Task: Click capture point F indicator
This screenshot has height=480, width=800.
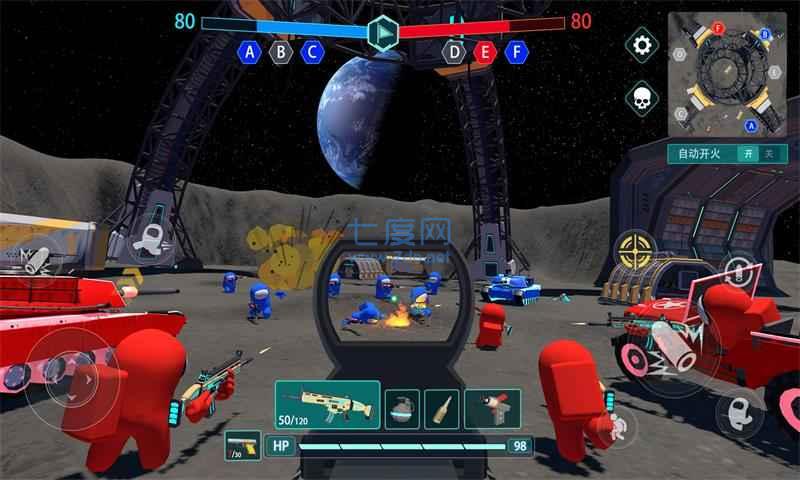Action: [x=517, y=52]
